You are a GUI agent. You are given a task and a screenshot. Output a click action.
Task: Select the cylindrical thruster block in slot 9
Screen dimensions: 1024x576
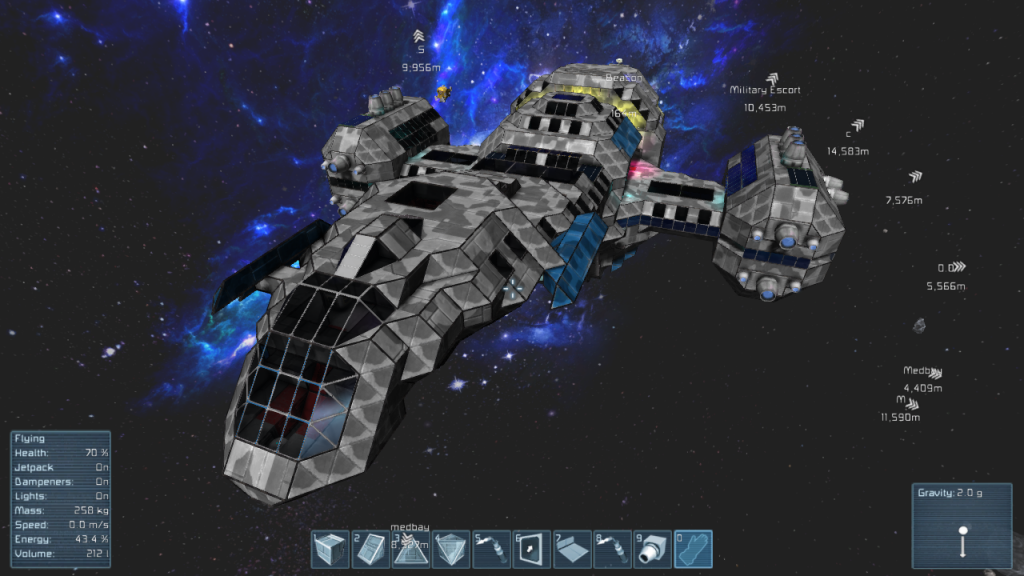653,549
